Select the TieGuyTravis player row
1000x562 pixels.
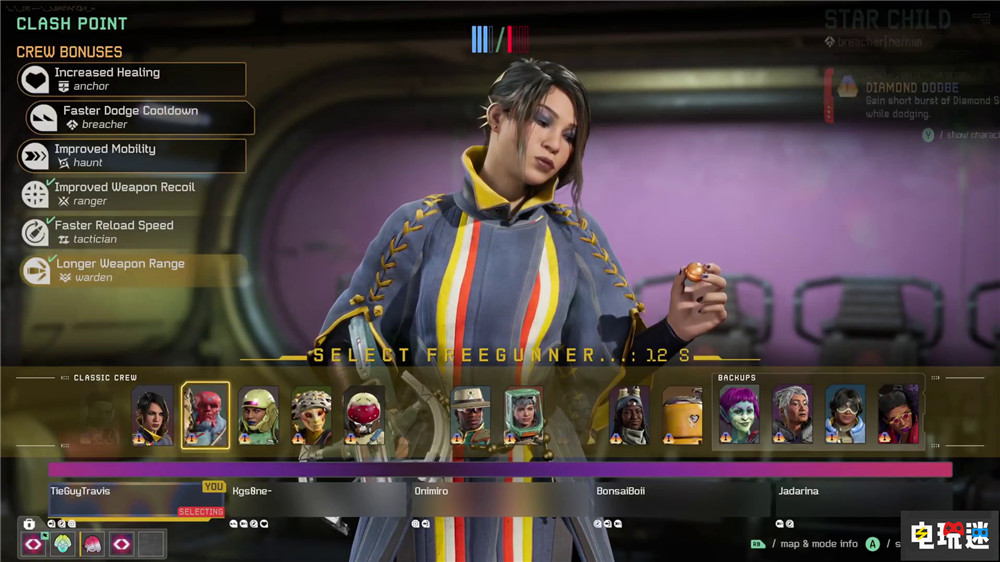(137, 499)
